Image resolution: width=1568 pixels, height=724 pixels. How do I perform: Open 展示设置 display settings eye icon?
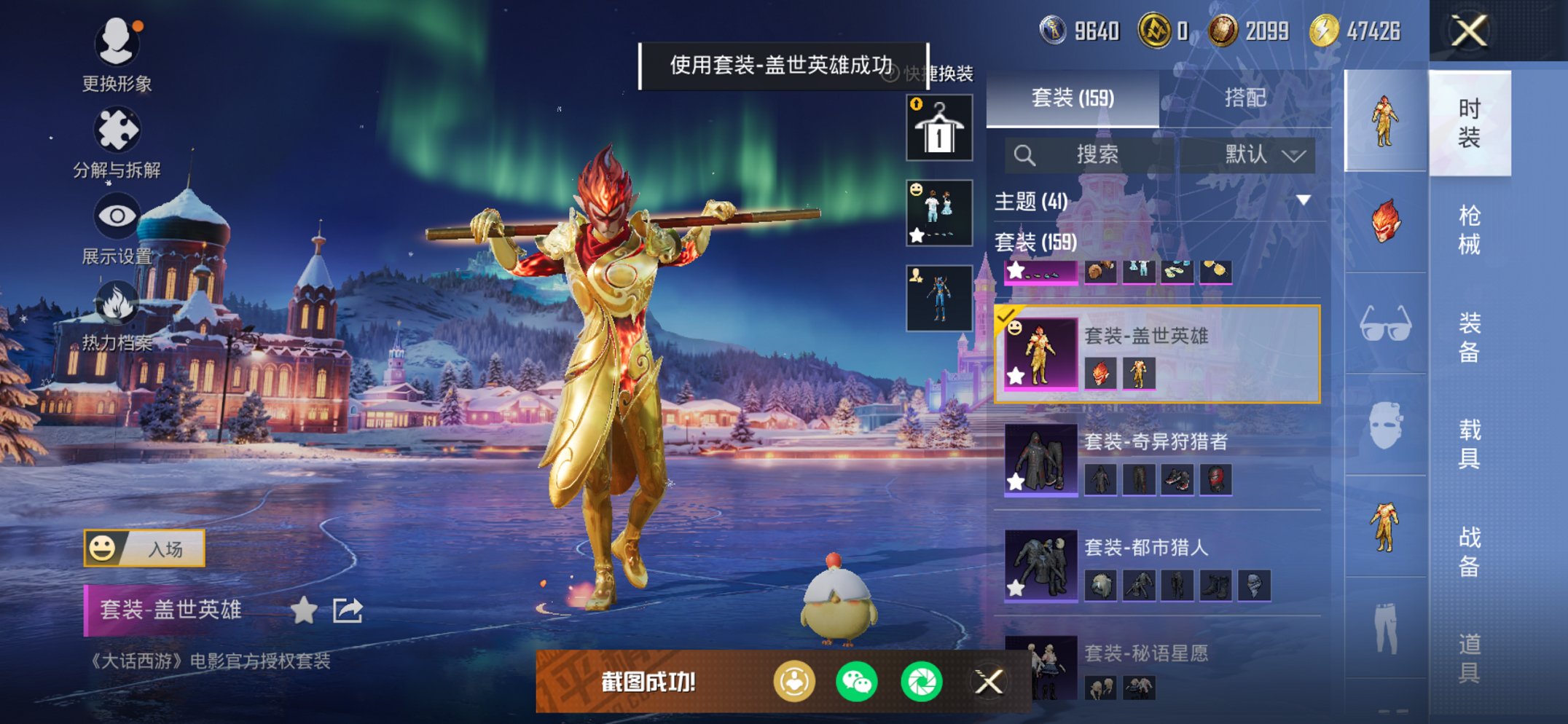[117, 216]
